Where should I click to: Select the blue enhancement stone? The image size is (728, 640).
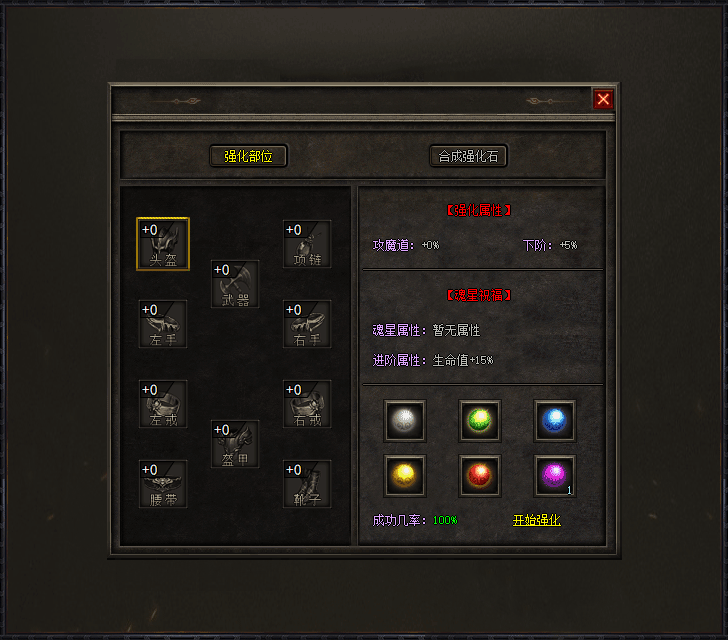click(x=555, y=421)
